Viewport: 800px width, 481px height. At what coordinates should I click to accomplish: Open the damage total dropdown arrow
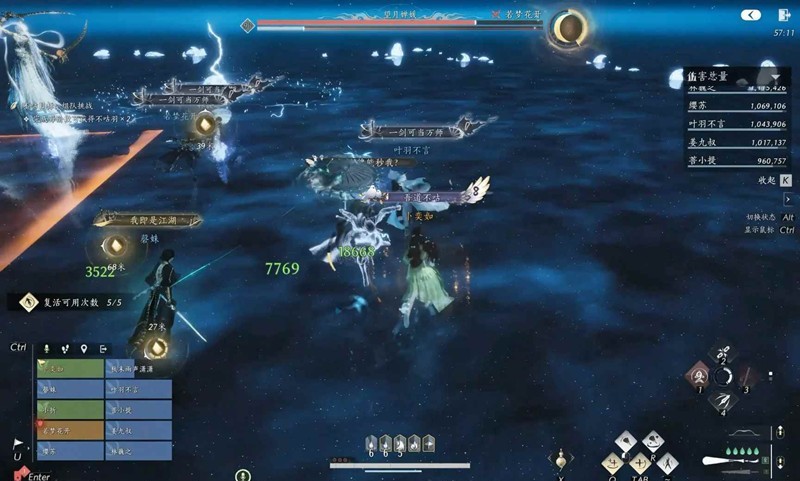pos(775,77)
